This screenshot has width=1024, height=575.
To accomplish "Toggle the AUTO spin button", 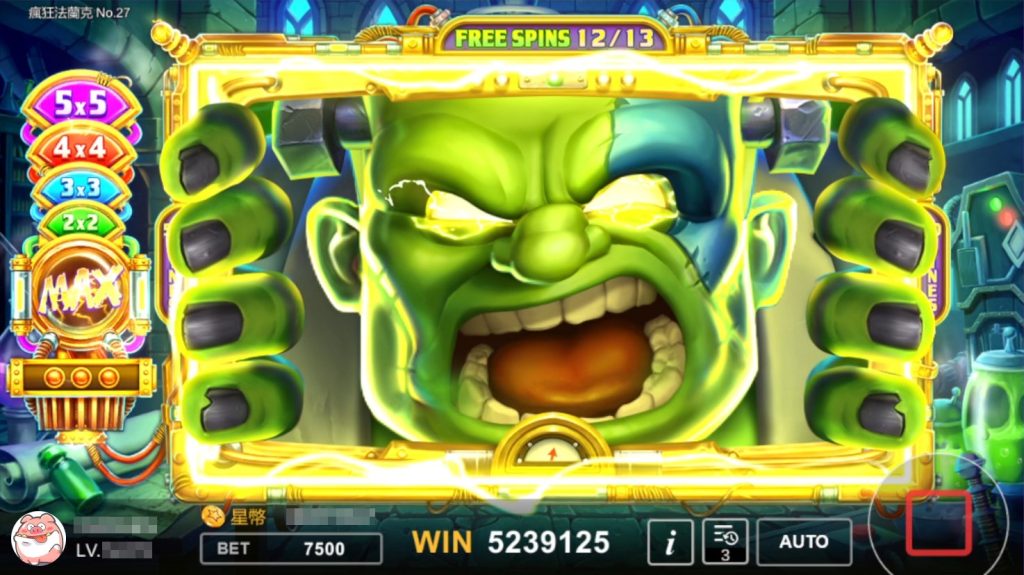I will click(x=804, y=542).
